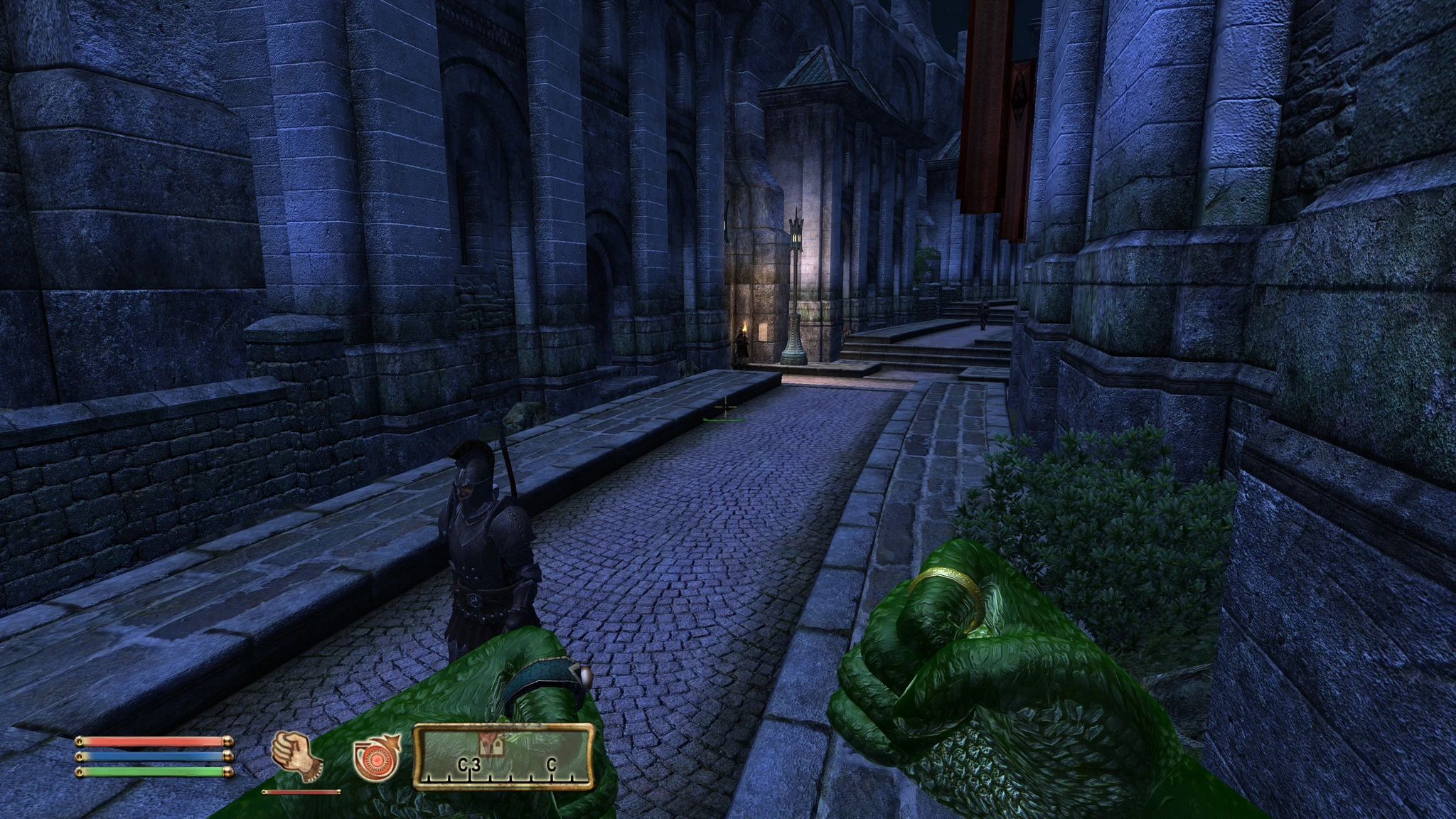Select the C3 compass direction label
The image size is (1456, 819).
[469, 764]
